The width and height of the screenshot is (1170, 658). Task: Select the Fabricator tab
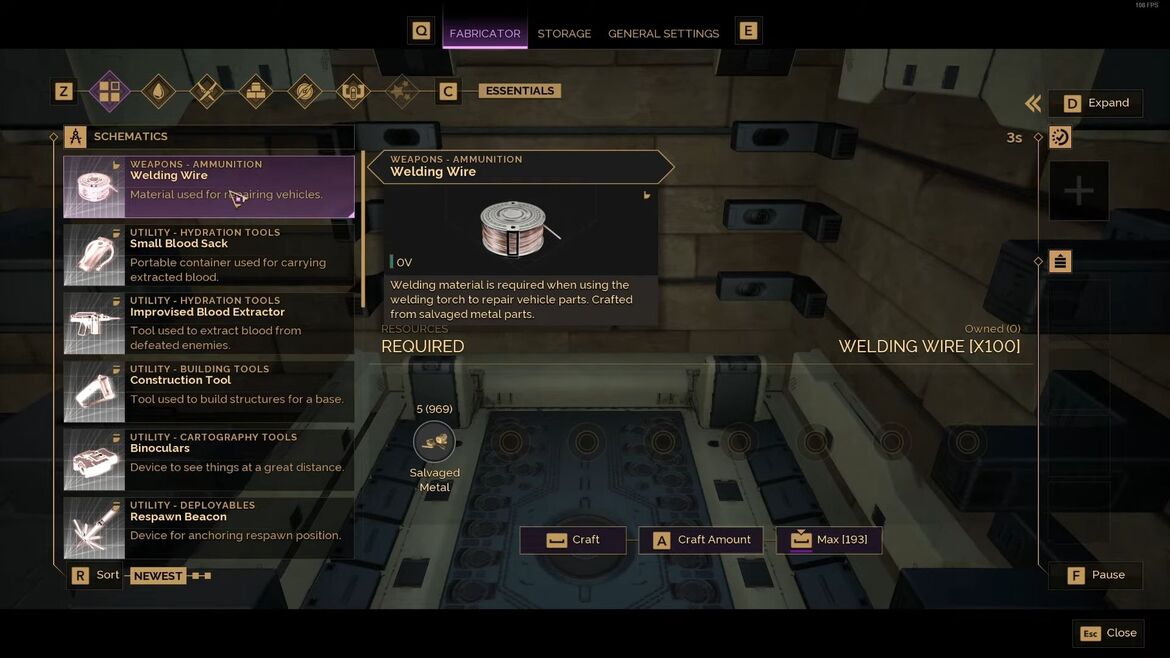point(485,33)
